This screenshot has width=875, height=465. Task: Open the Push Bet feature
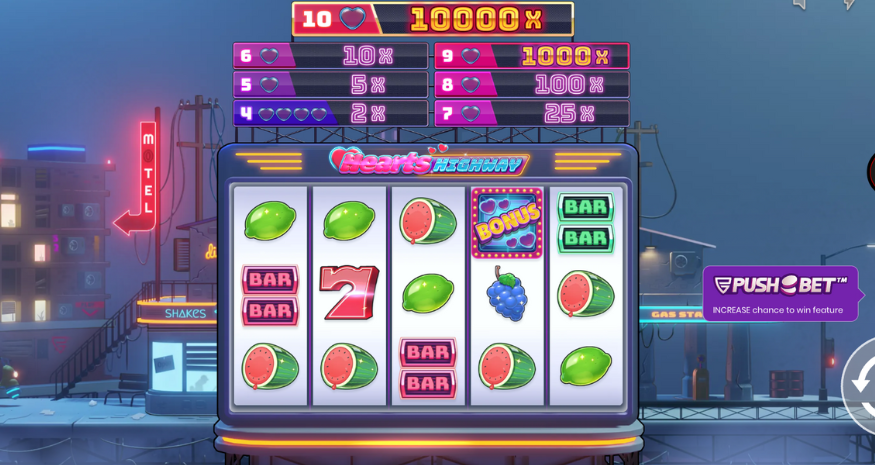[x=780, y=293]
